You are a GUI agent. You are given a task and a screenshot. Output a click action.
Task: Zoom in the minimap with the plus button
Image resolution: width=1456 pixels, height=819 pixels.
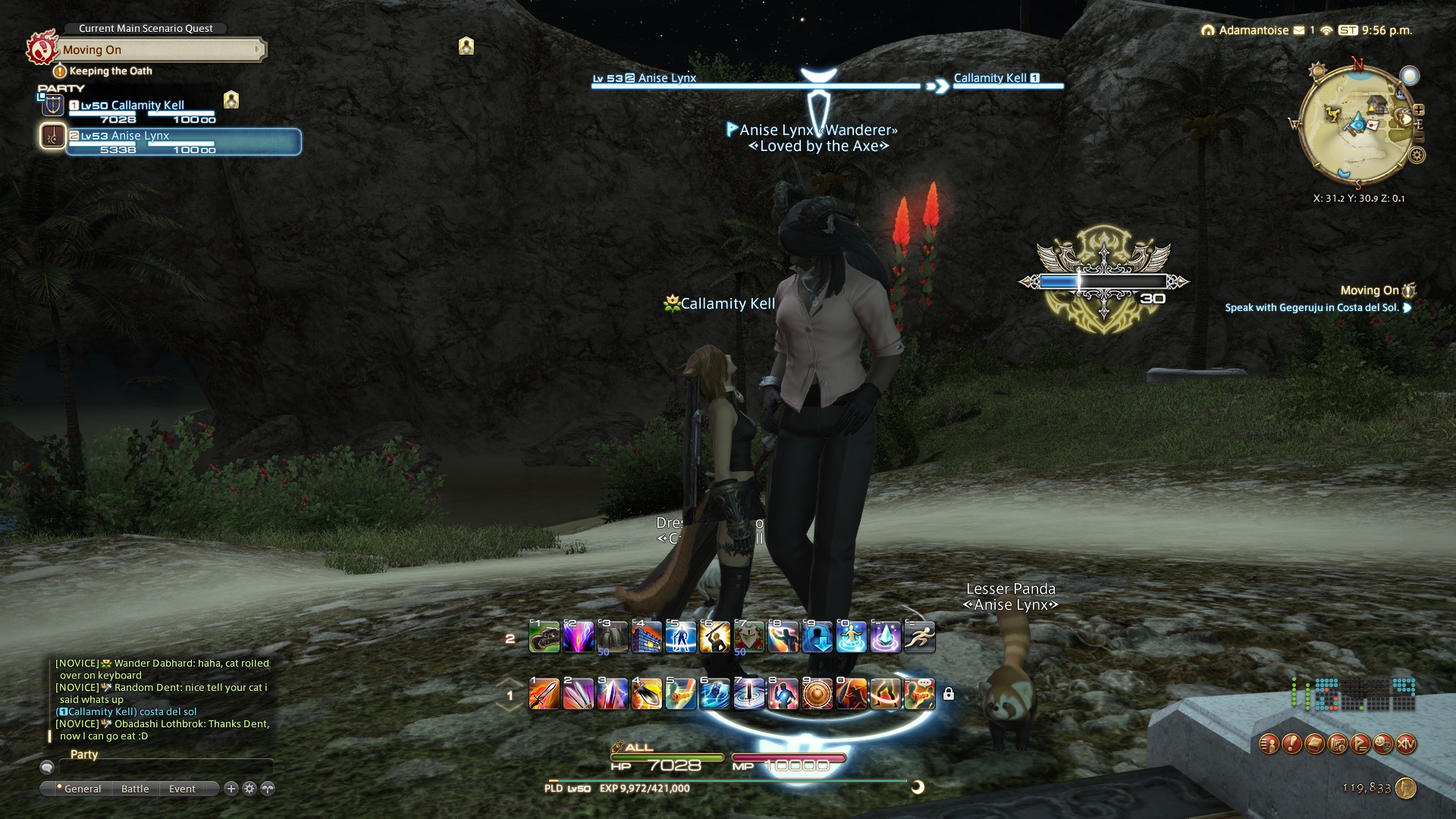point(1419,110)
